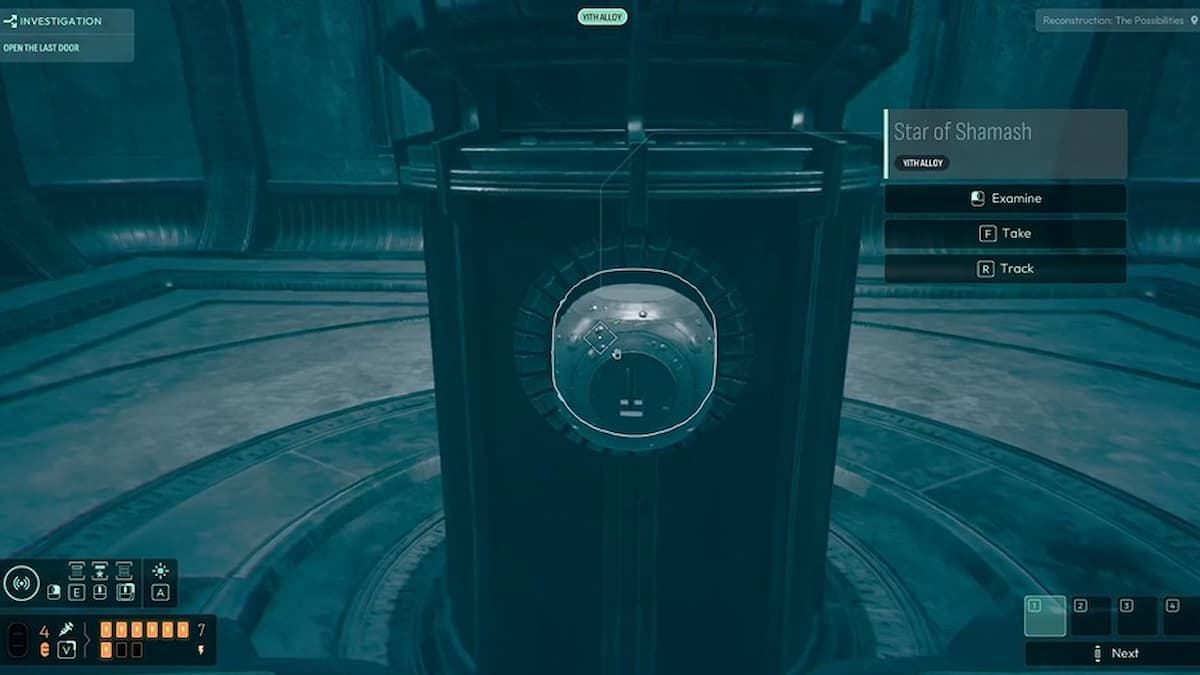Use the syringe heal icon

[x=66, y=630]
